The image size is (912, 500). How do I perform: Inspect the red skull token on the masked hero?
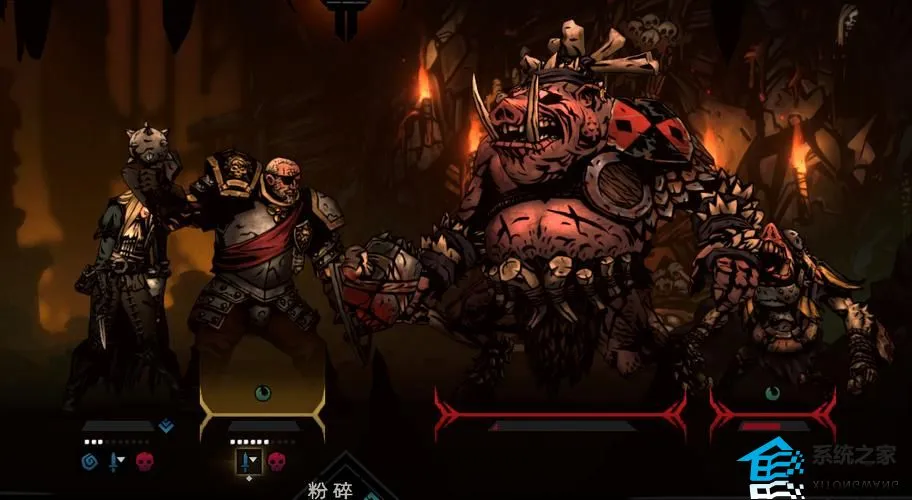coord(142,461)
